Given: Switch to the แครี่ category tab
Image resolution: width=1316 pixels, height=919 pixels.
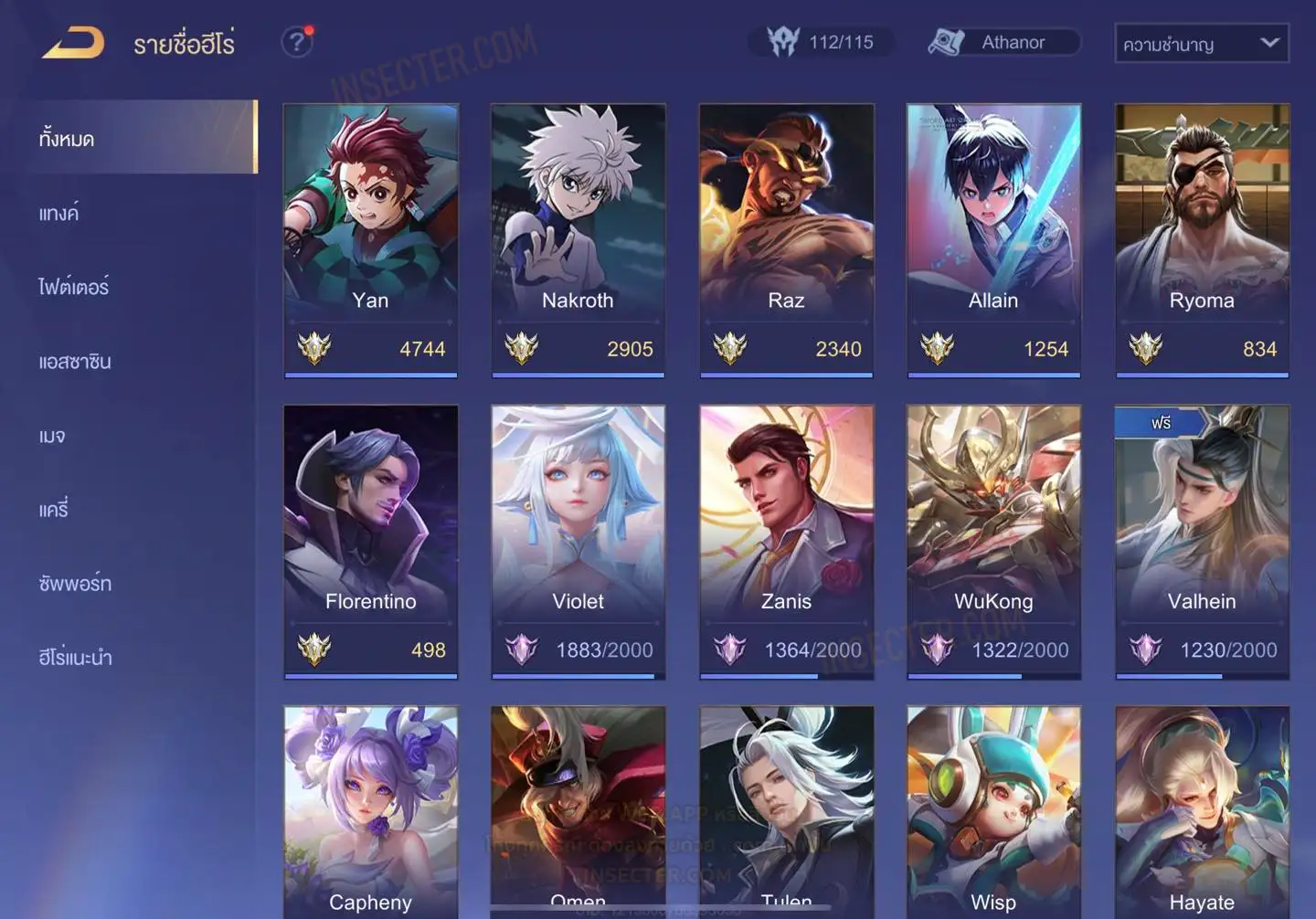Looking at the screenshot, I should coord(54,510).
